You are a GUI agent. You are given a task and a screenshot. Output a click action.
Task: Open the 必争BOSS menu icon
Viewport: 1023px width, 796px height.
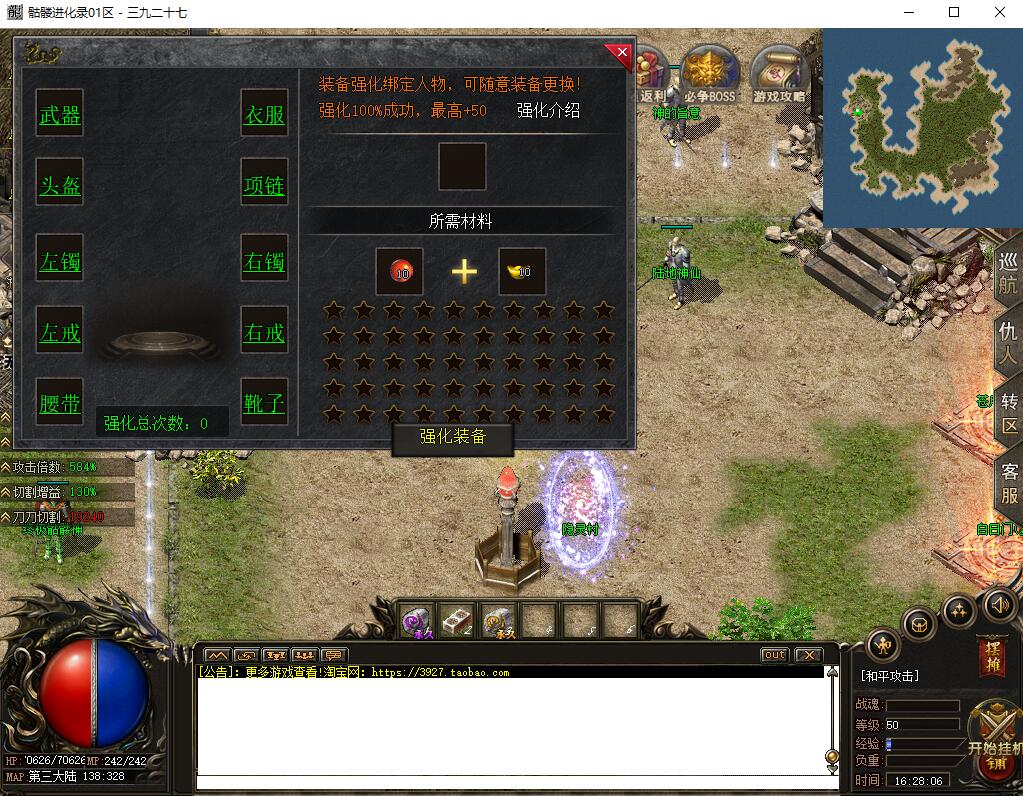click(709, 75)
